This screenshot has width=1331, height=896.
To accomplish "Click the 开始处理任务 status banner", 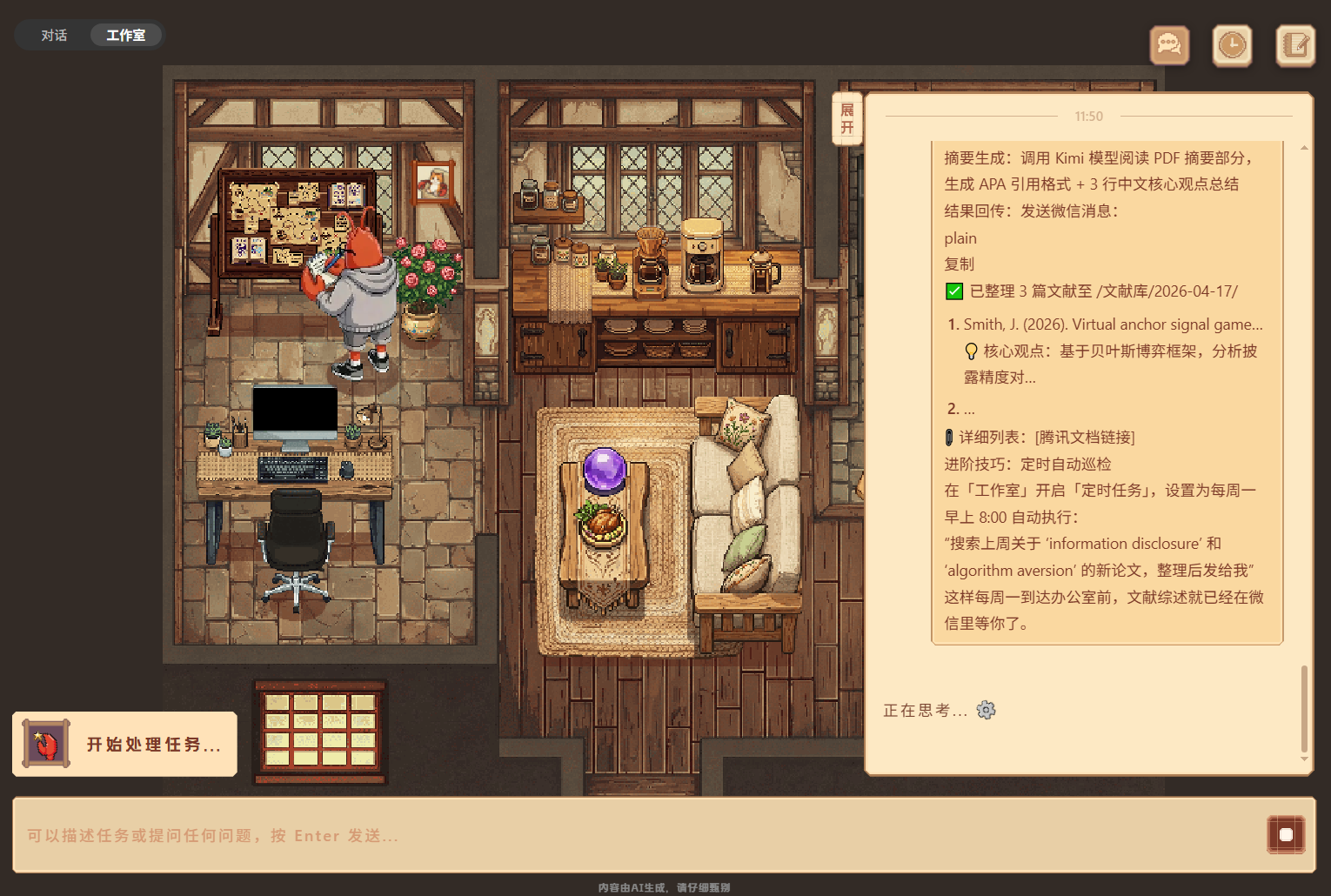I will coord(124,744).
